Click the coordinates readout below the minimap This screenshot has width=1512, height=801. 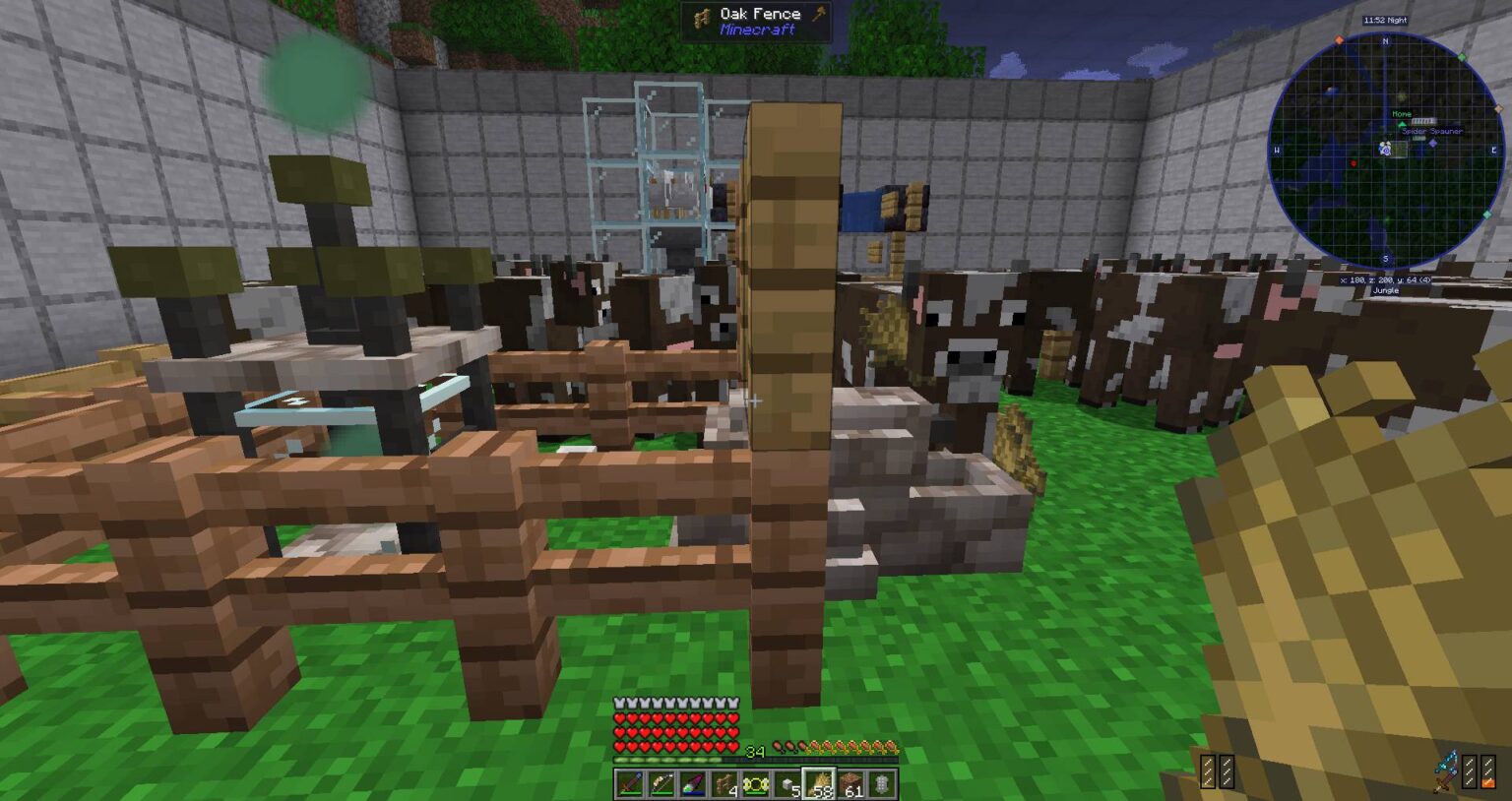1385,280
